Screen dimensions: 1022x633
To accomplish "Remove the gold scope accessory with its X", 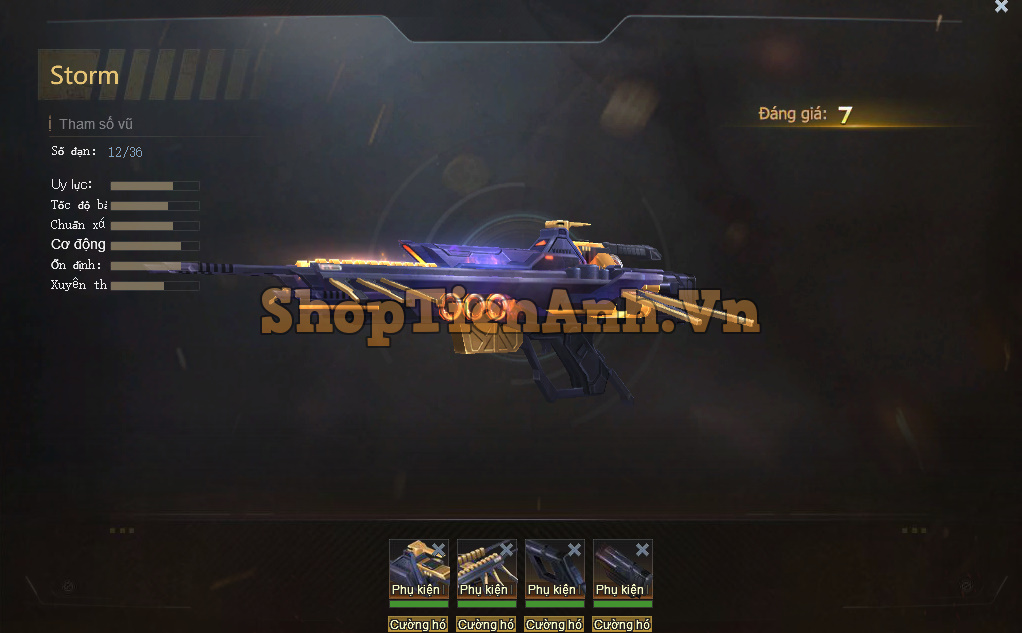I will click(x=438, y=549).
